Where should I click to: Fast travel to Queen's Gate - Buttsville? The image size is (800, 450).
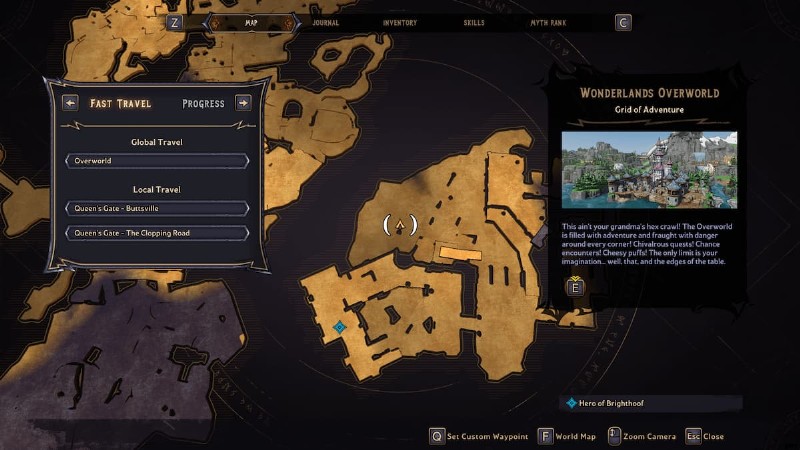pyautogui.click(x=157, y=208)
